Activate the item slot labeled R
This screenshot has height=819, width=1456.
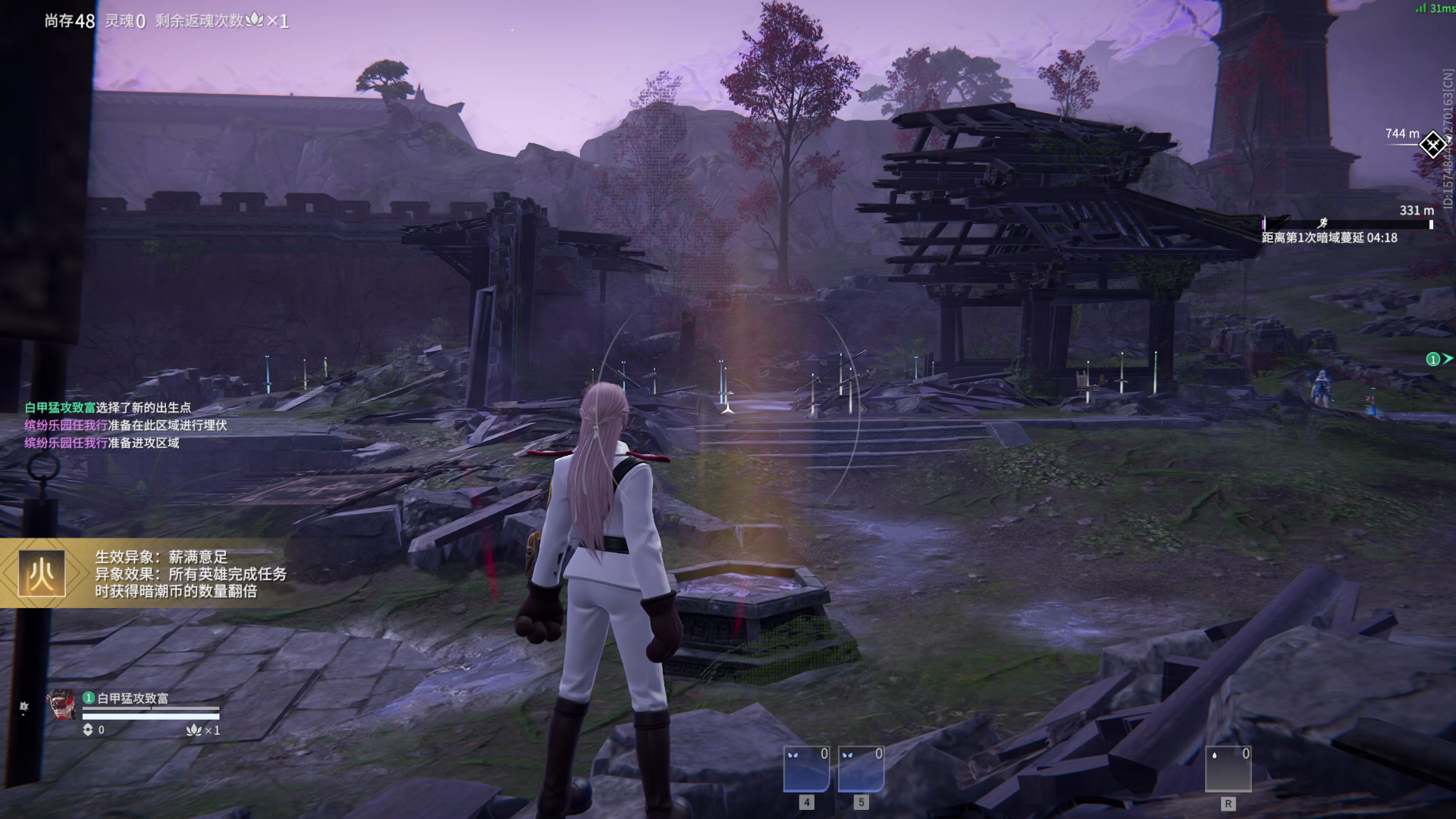click(x=1228, y=769)
